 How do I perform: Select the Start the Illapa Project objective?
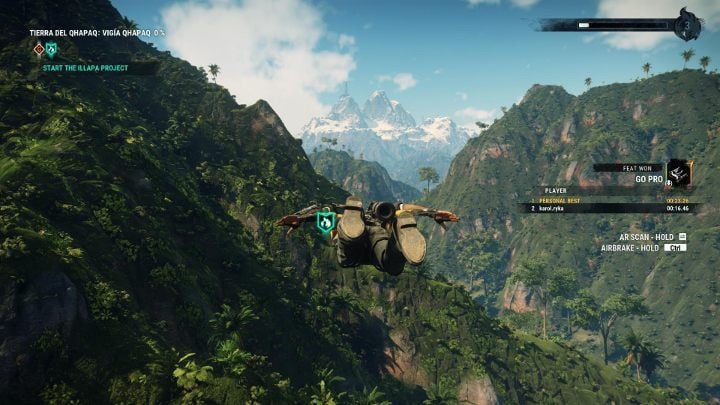pos(89,68)
